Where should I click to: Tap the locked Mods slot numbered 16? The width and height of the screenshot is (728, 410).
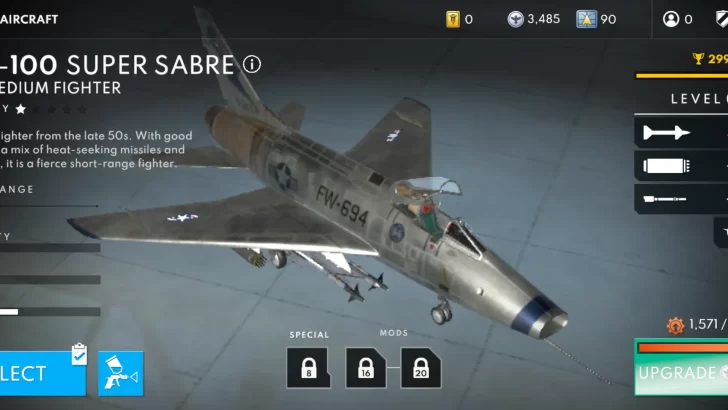366,367
